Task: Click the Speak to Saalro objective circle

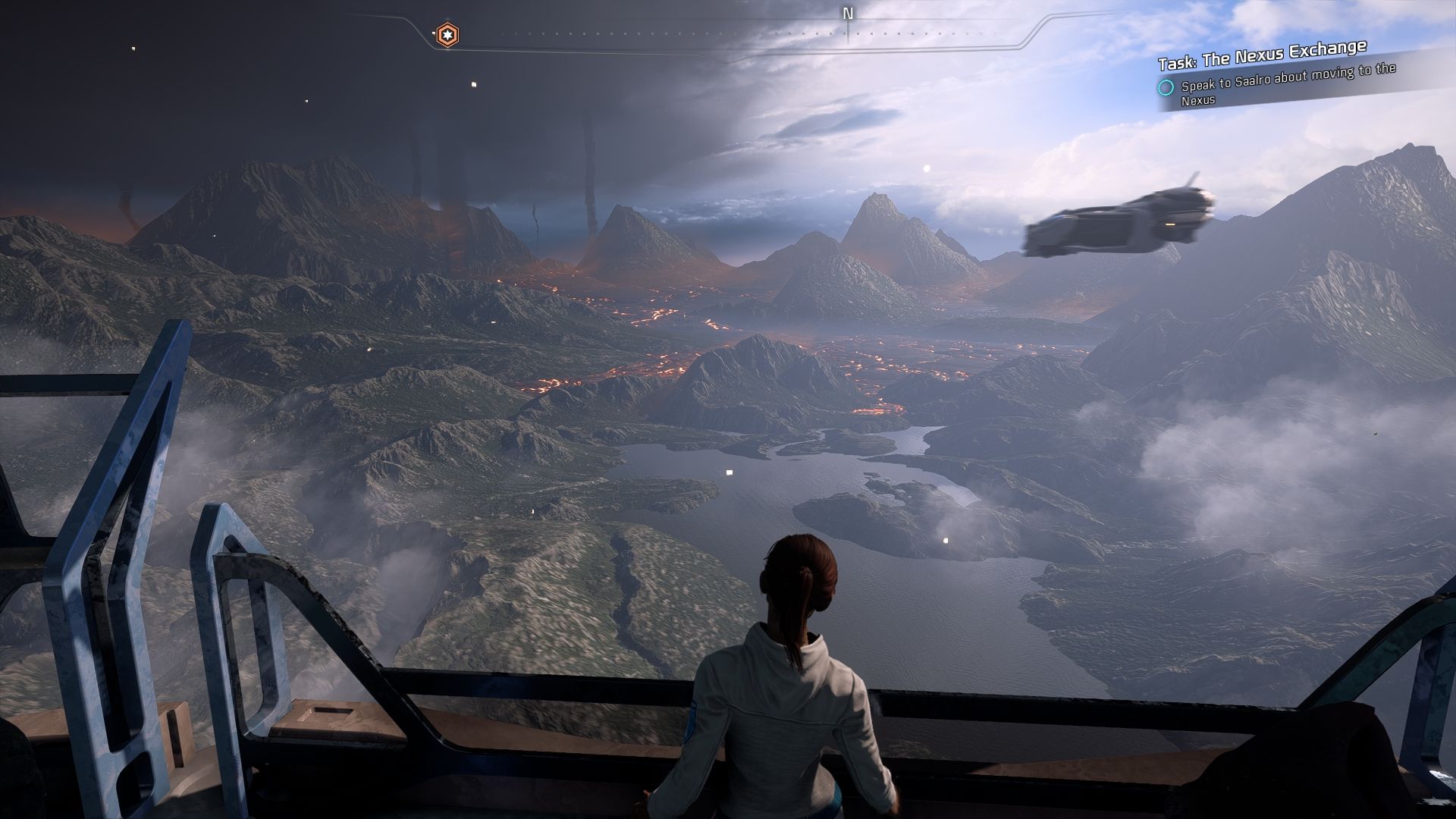Action: point(1166,87)
